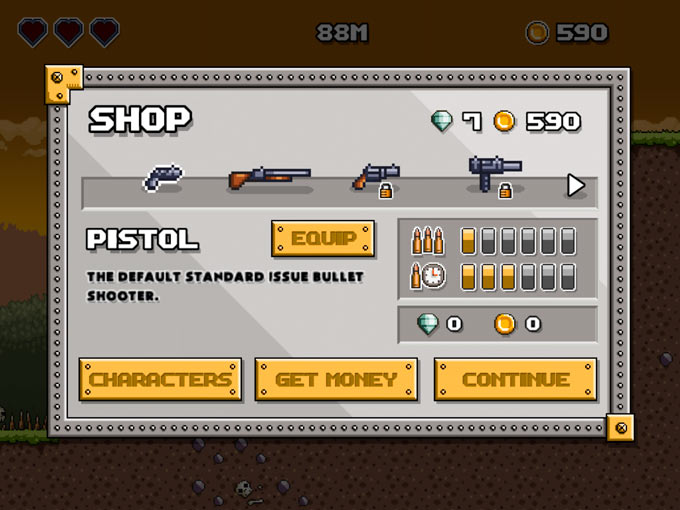Open the Characters menu

[160, 380]
